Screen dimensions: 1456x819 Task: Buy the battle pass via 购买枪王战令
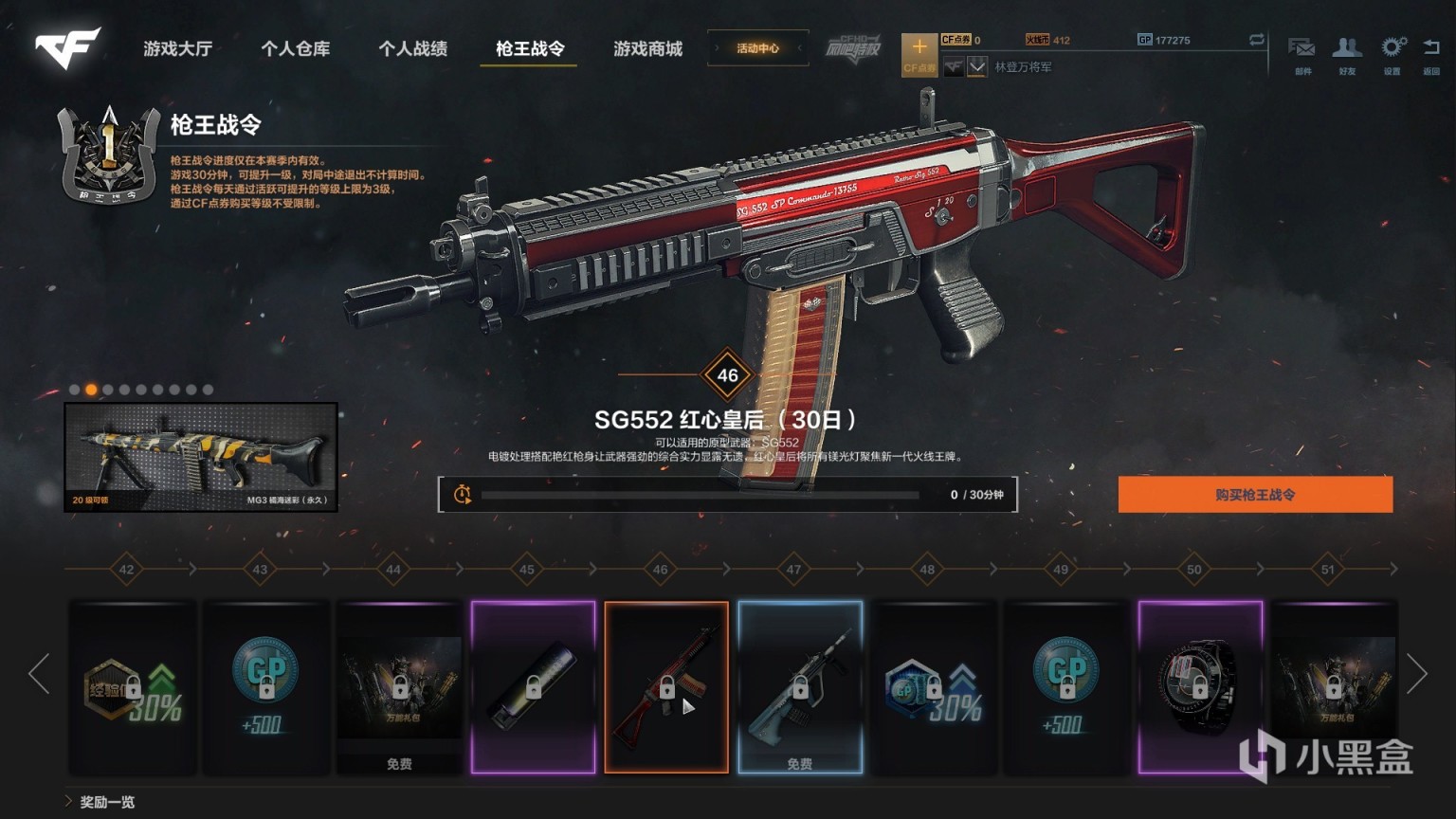[1255, 495]
